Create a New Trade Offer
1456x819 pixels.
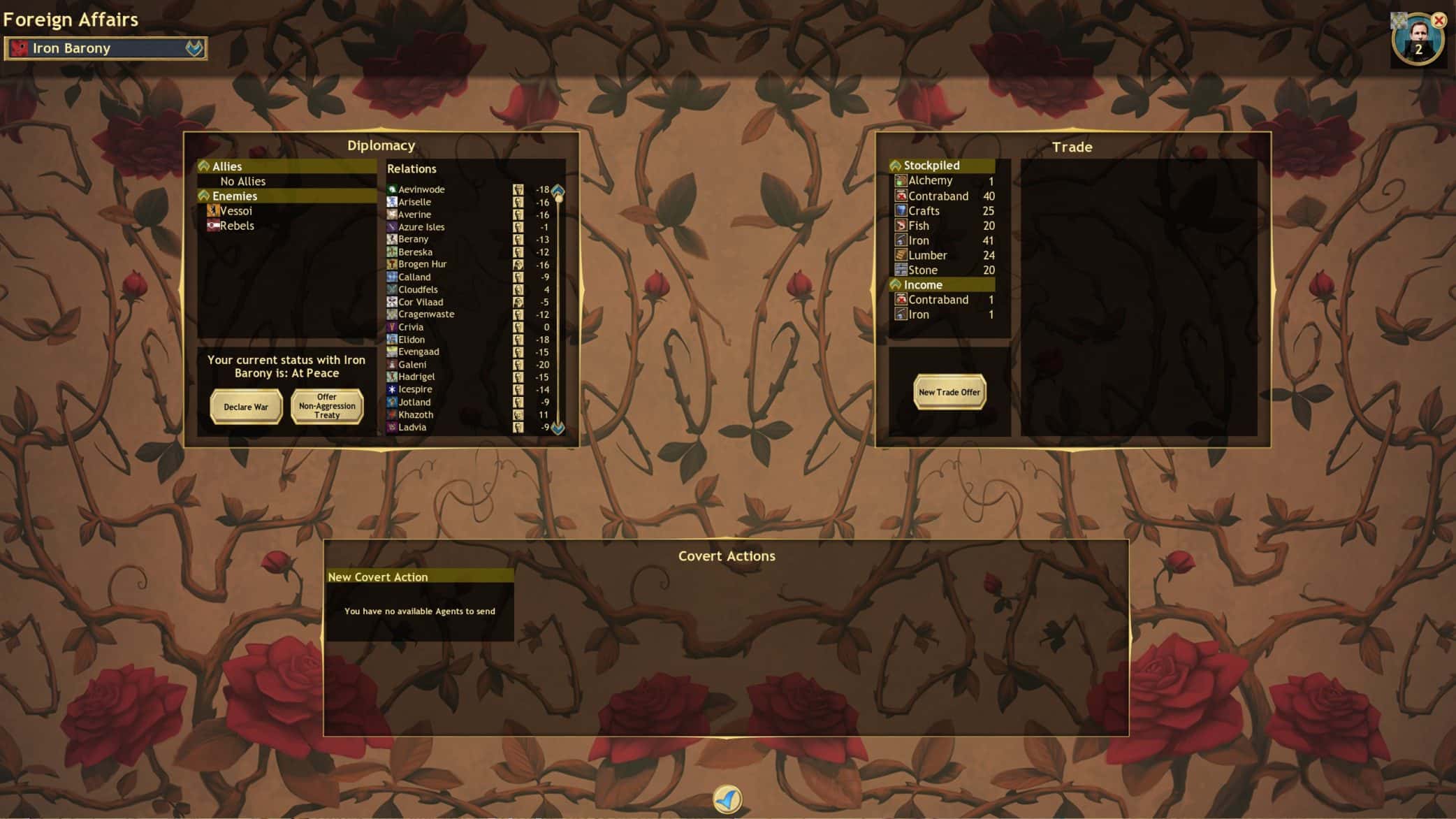[949, 392]
